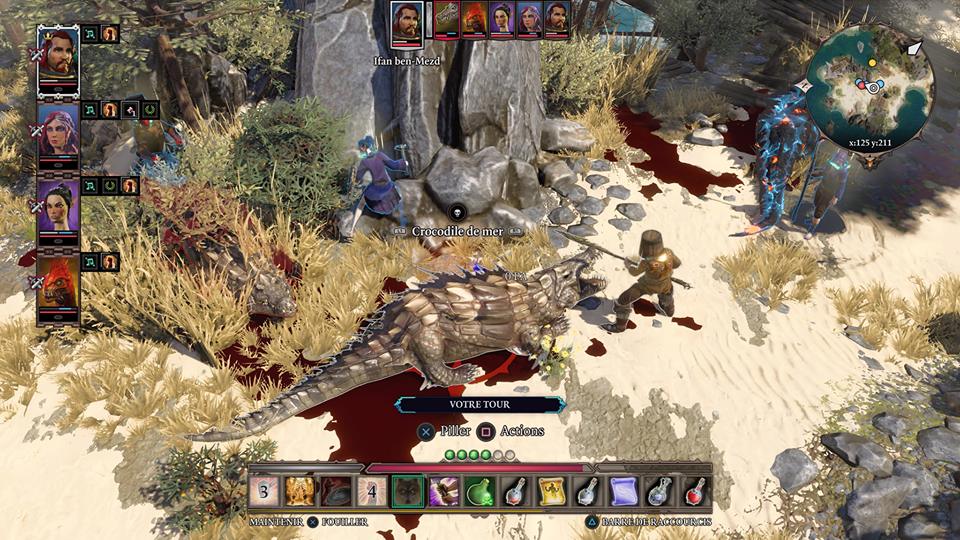Use the blue-purple scroll in the hotbar
The width and height of the screenshot is (960, 540).
click(622, 491)
